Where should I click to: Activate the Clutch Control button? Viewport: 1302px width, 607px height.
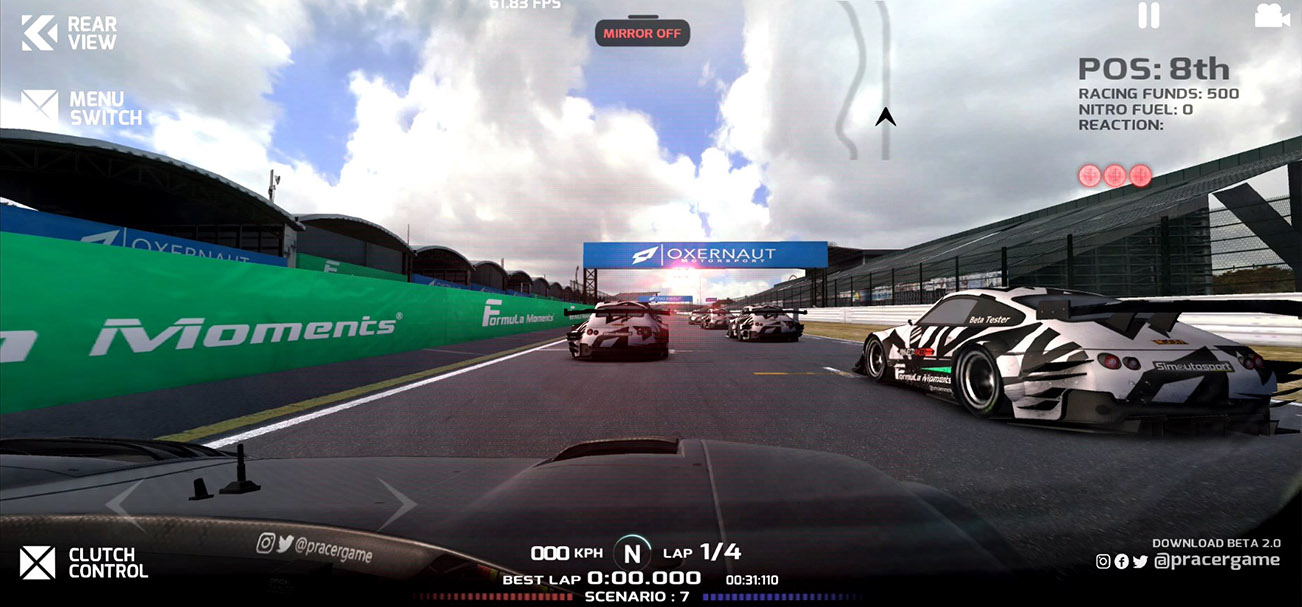[84, 563]
